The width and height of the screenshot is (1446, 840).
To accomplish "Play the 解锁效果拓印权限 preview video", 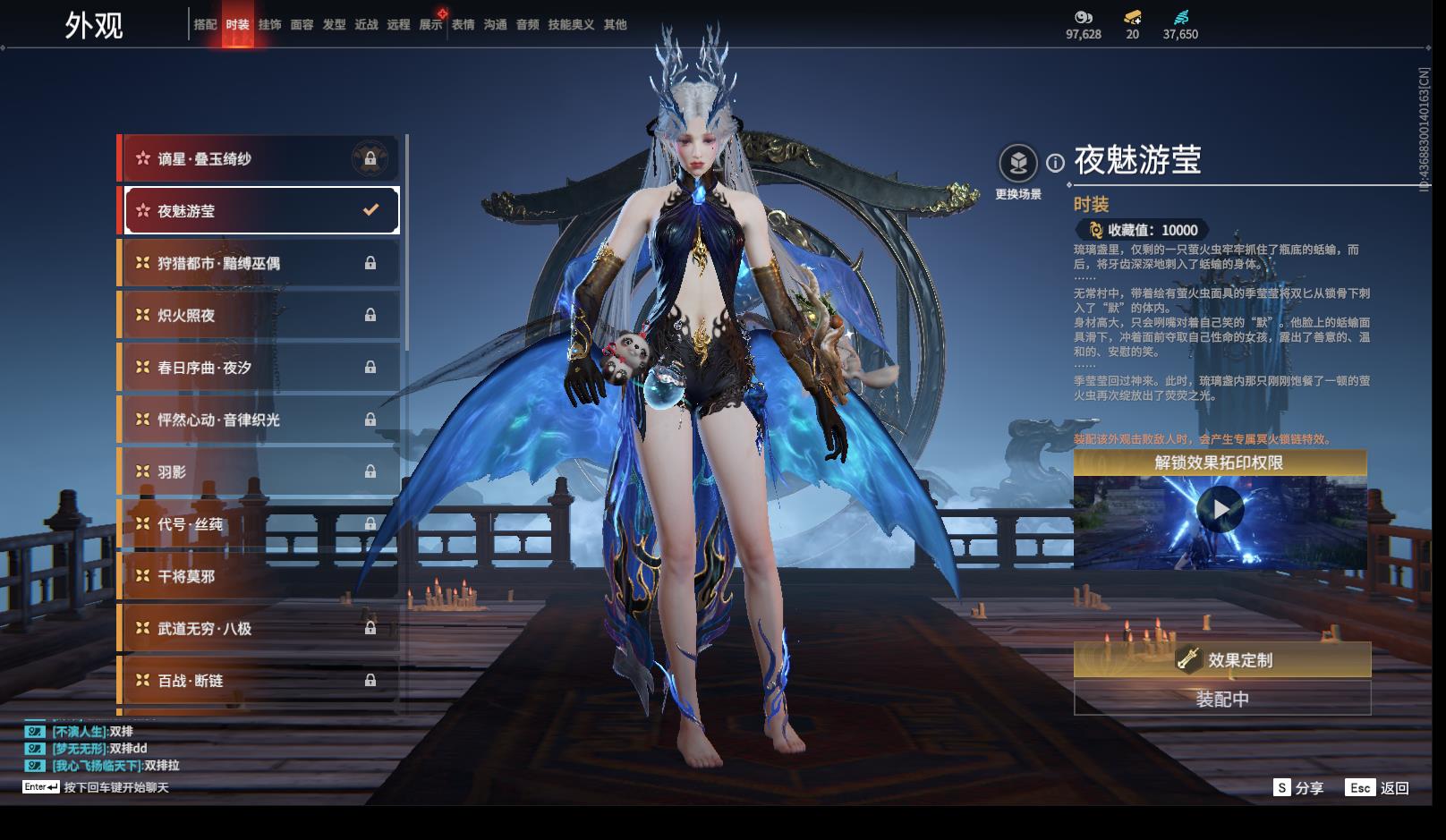I will 1220,510.
